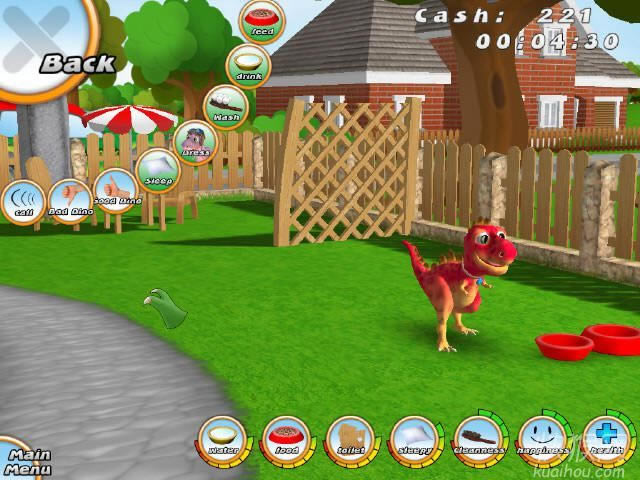Choose the feed action with the food bowl

[261, 22]
